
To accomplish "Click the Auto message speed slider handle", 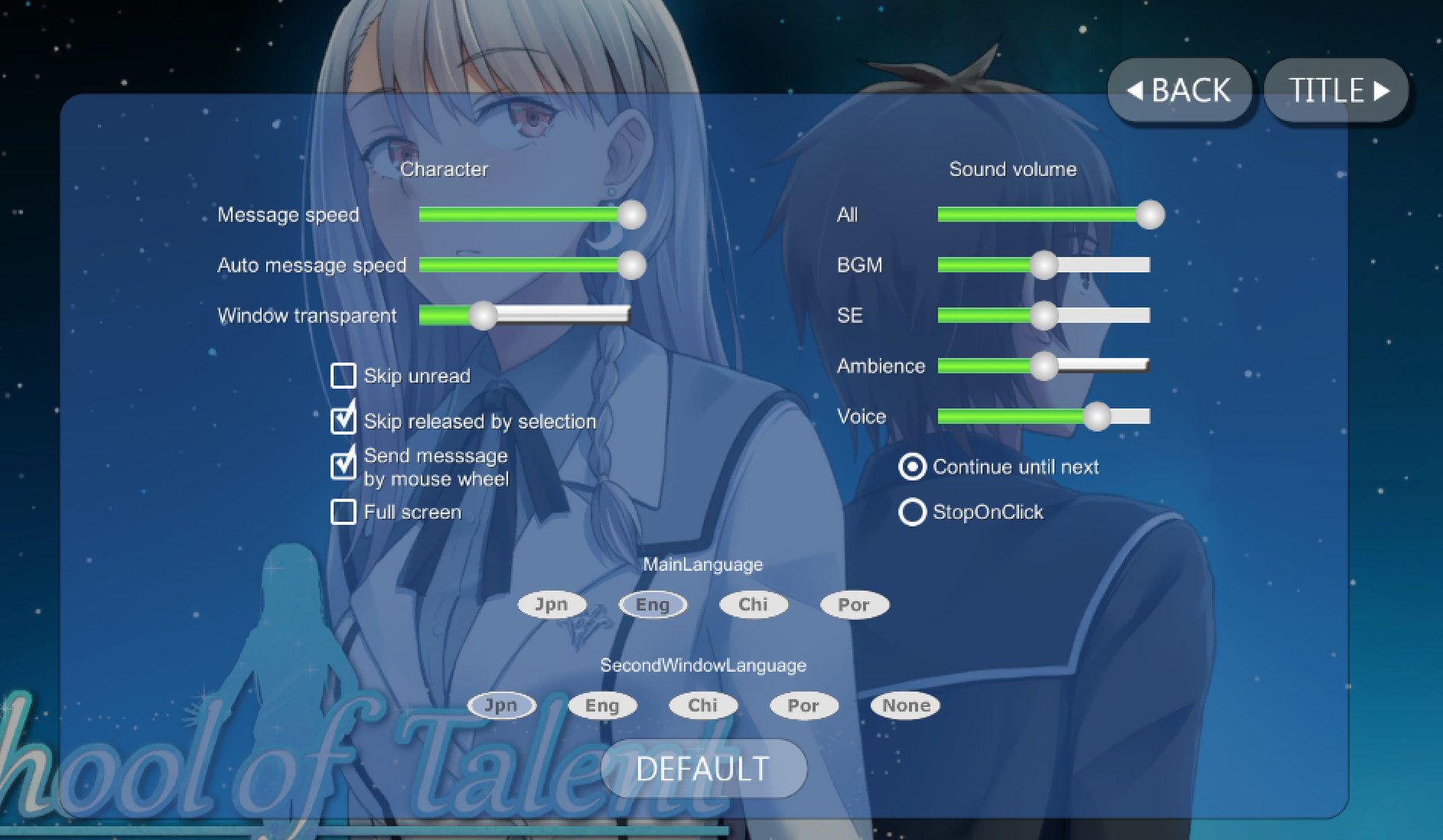I will point(632,265).
